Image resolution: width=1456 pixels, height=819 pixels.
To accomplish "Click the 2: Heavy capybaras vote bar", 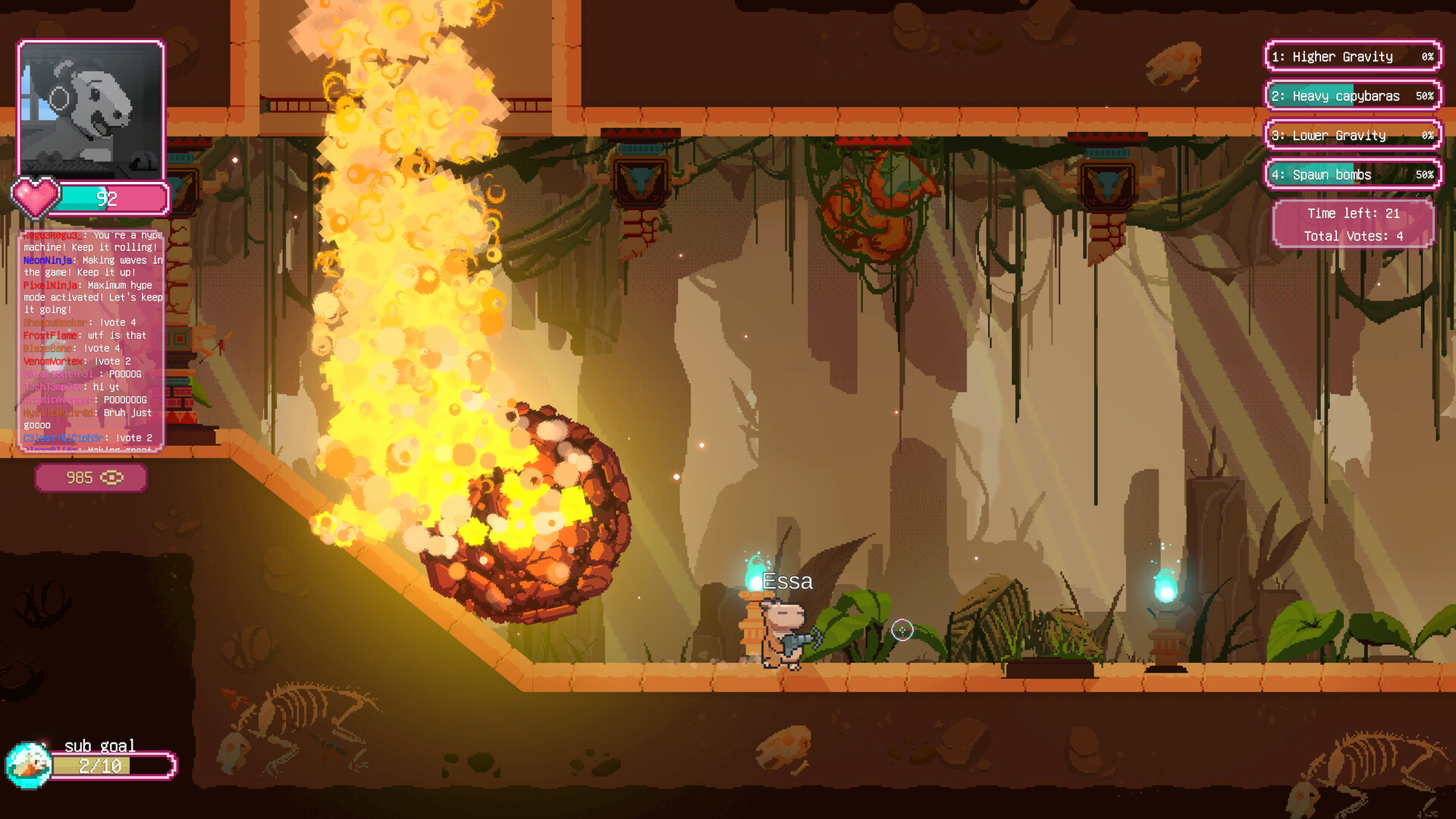I will click(1351, 96).
